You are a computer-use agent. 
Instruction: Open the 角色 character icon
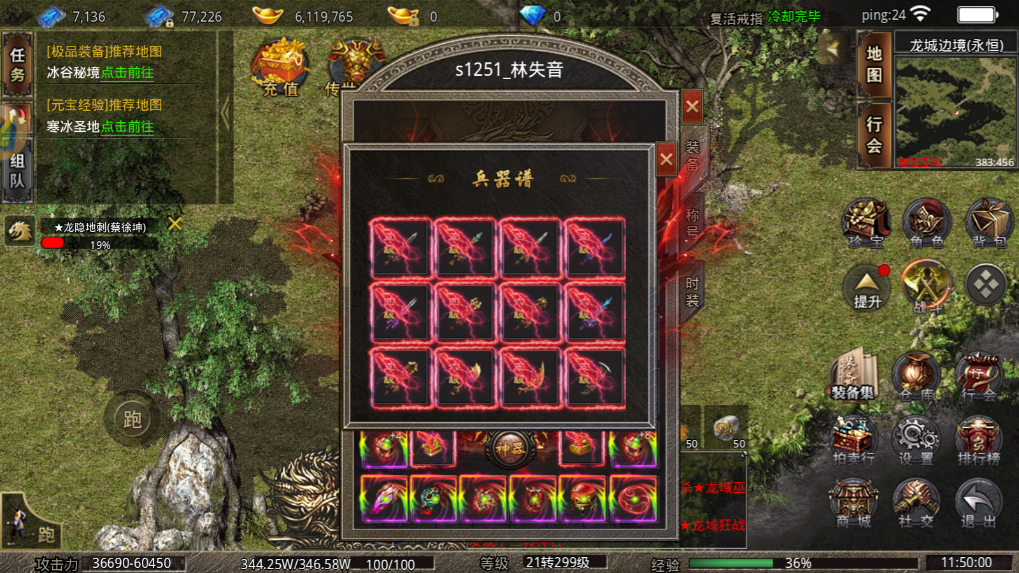tap(926, 223)
